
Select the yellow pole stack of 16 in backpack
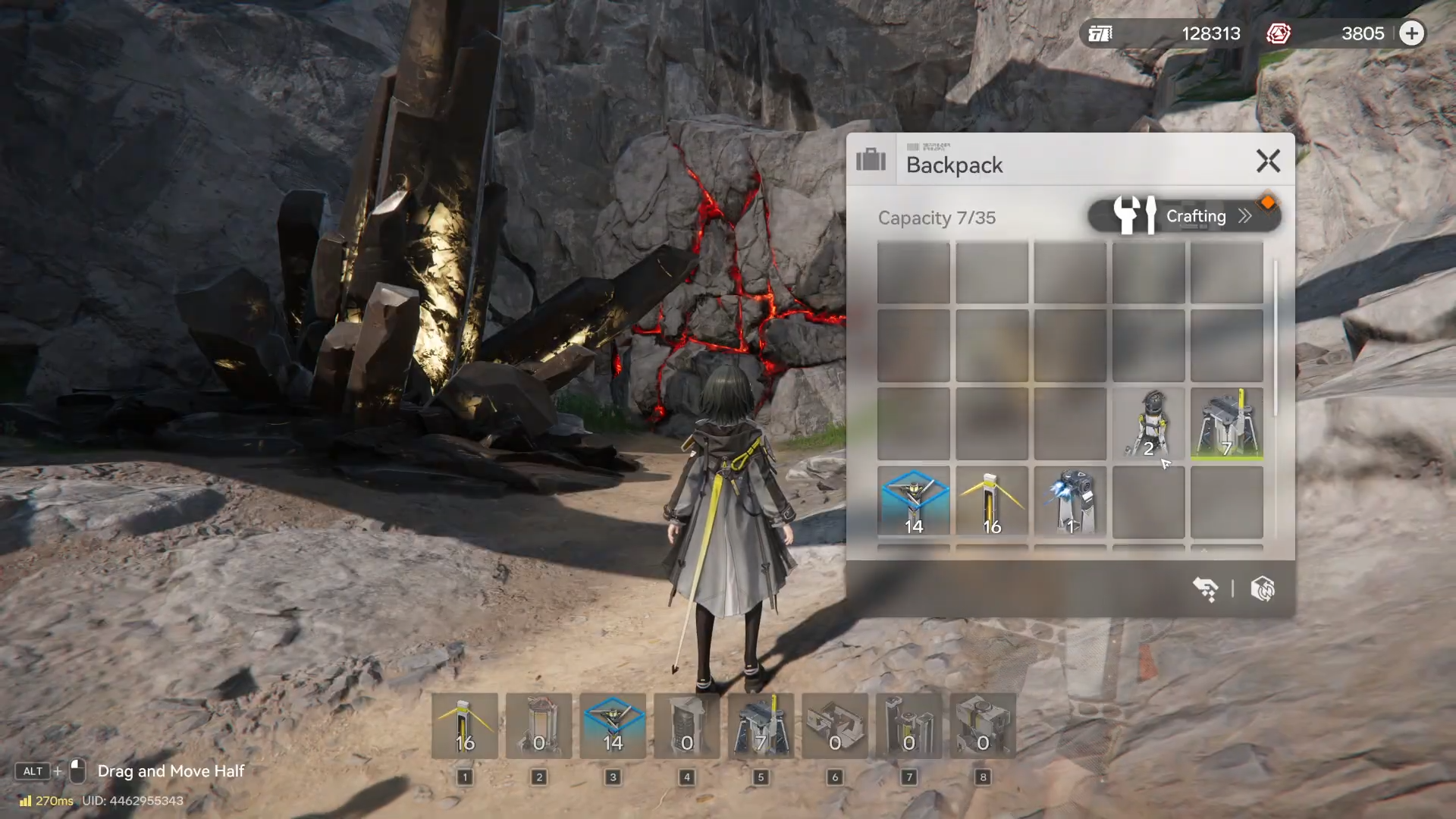pos(992,502)
